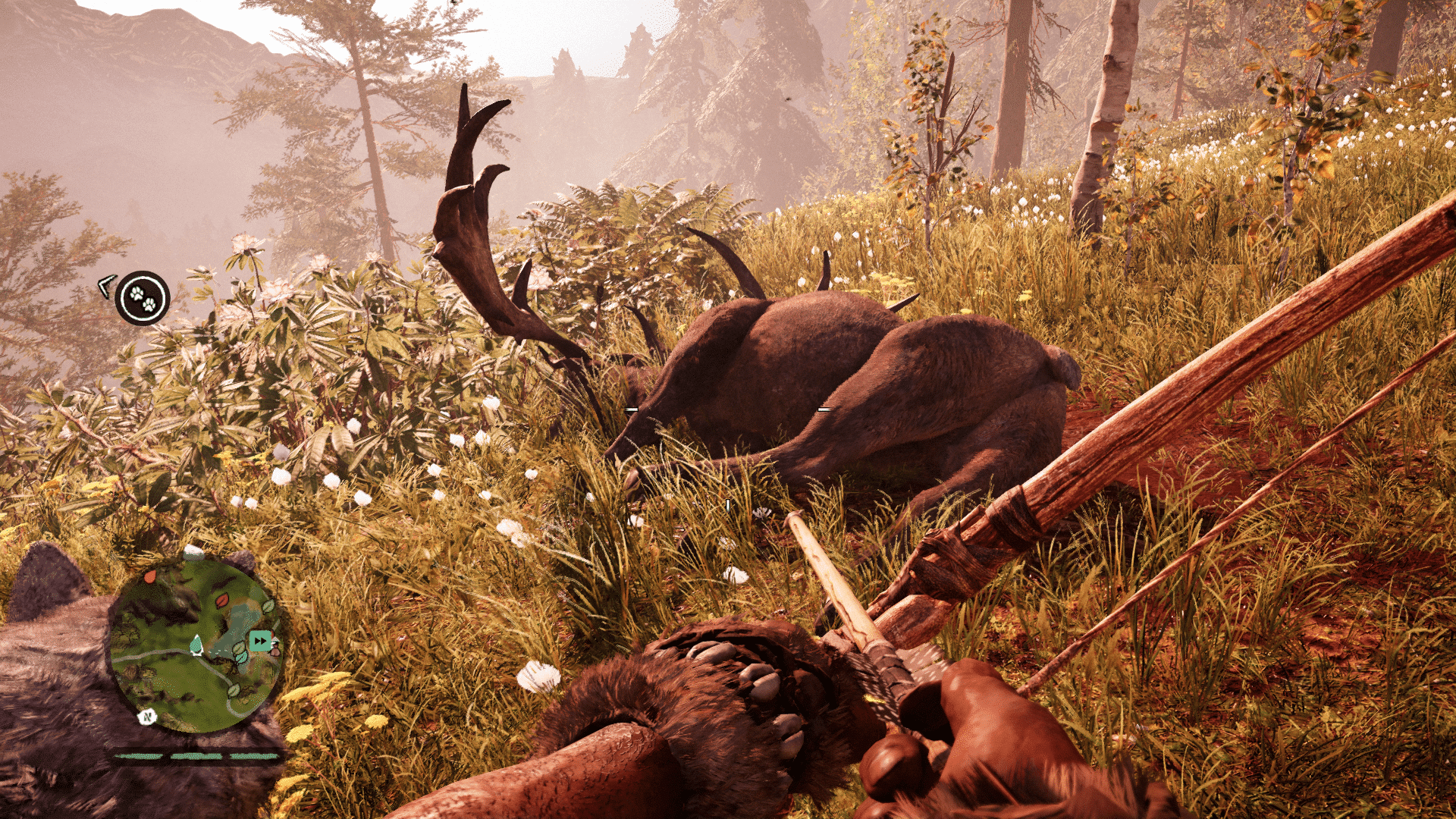The image size is (1456, 819).
Task: Click the paw print beast companion marker
Action: (x=143, y=298)
